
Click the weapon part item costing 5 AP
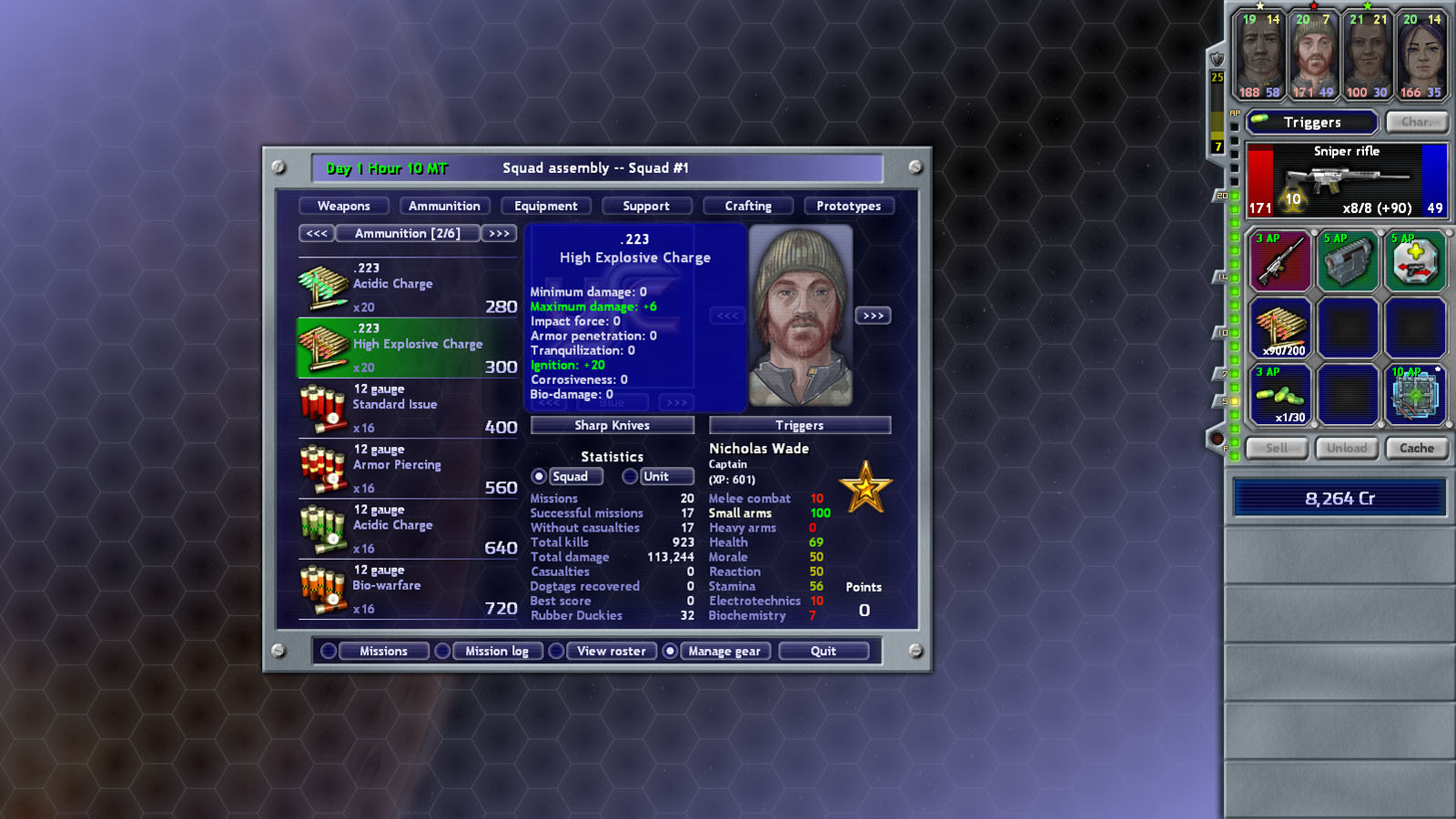pyautogui.click(x=1349, y=262)
